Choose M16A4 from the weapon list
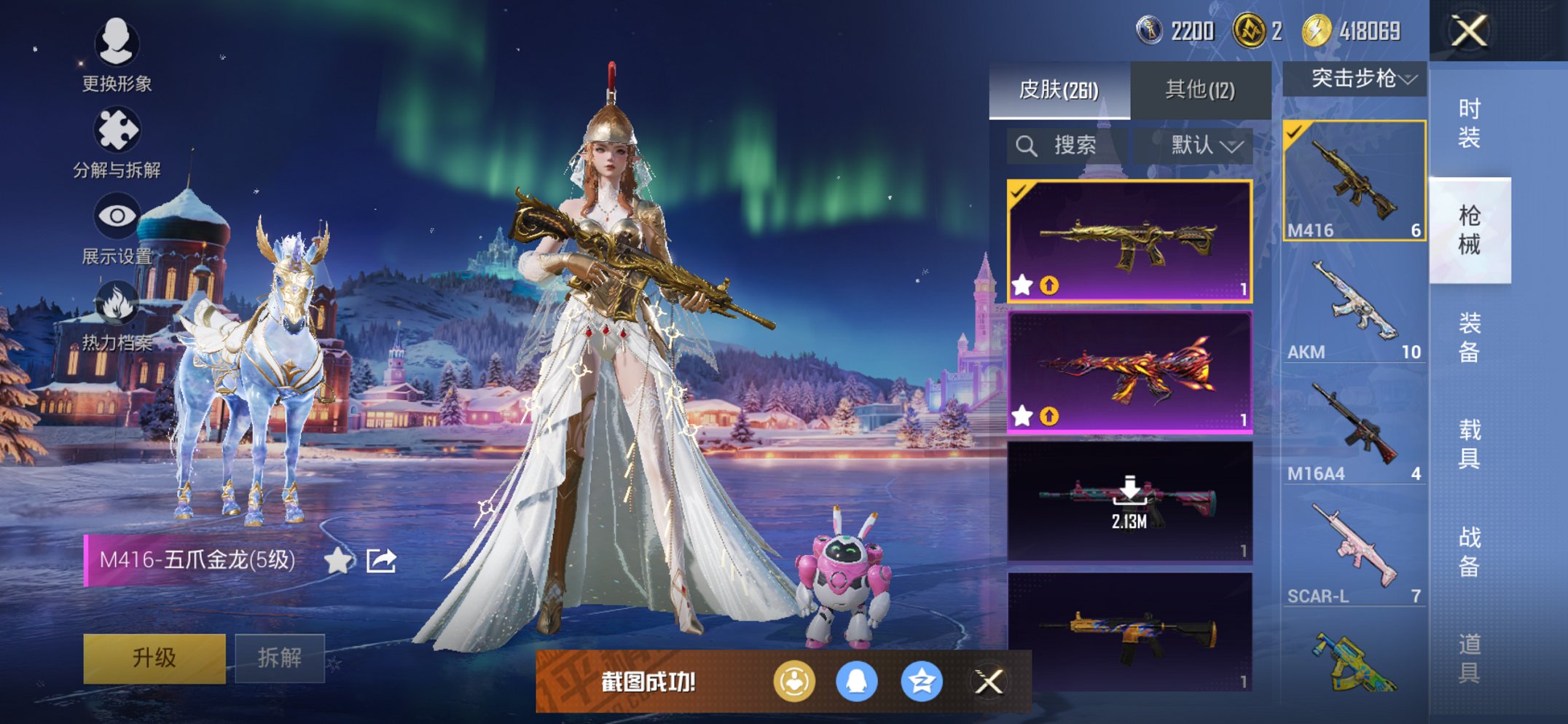This screenshot has width=1568, height=724. coord(1354,431)
